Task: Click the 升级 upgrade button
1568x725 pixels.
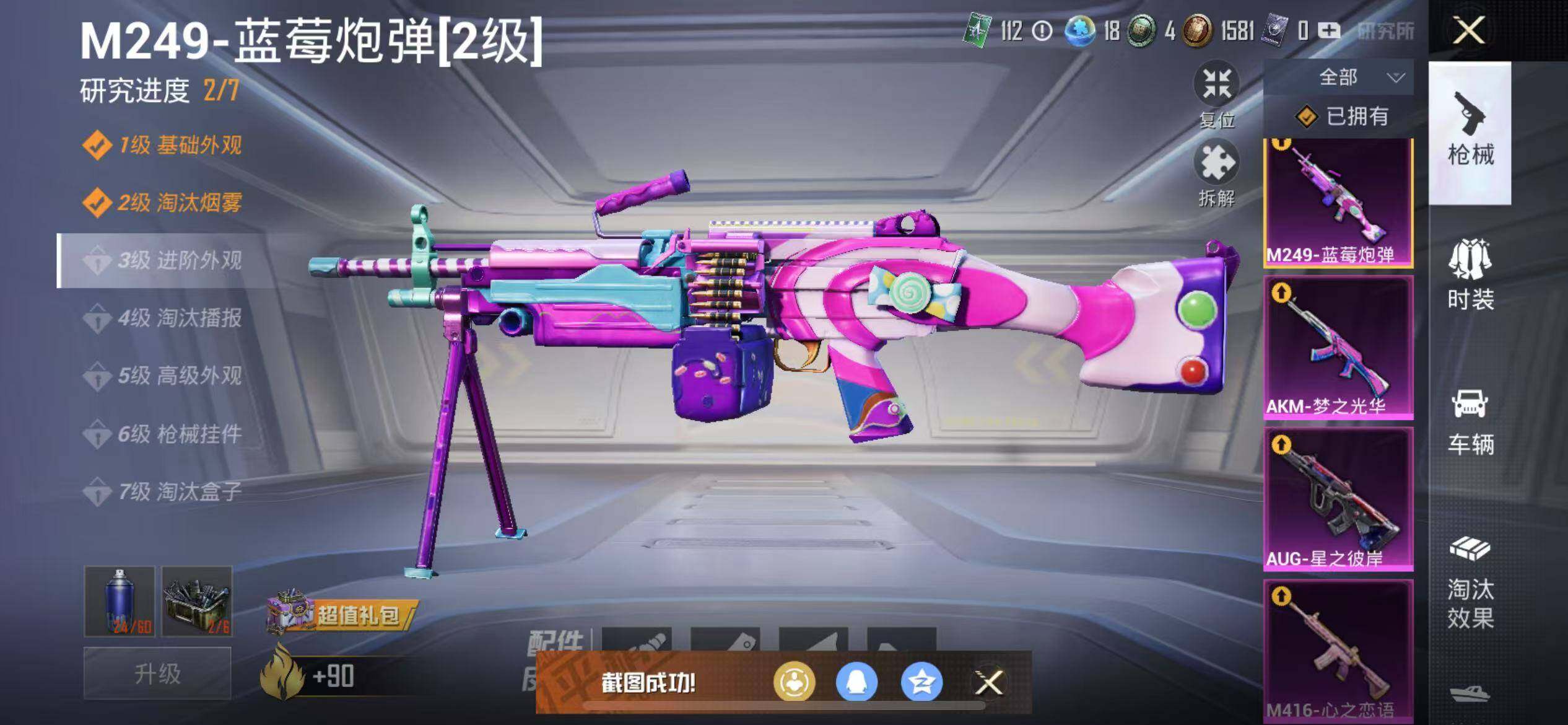Action: coord(157,674)
